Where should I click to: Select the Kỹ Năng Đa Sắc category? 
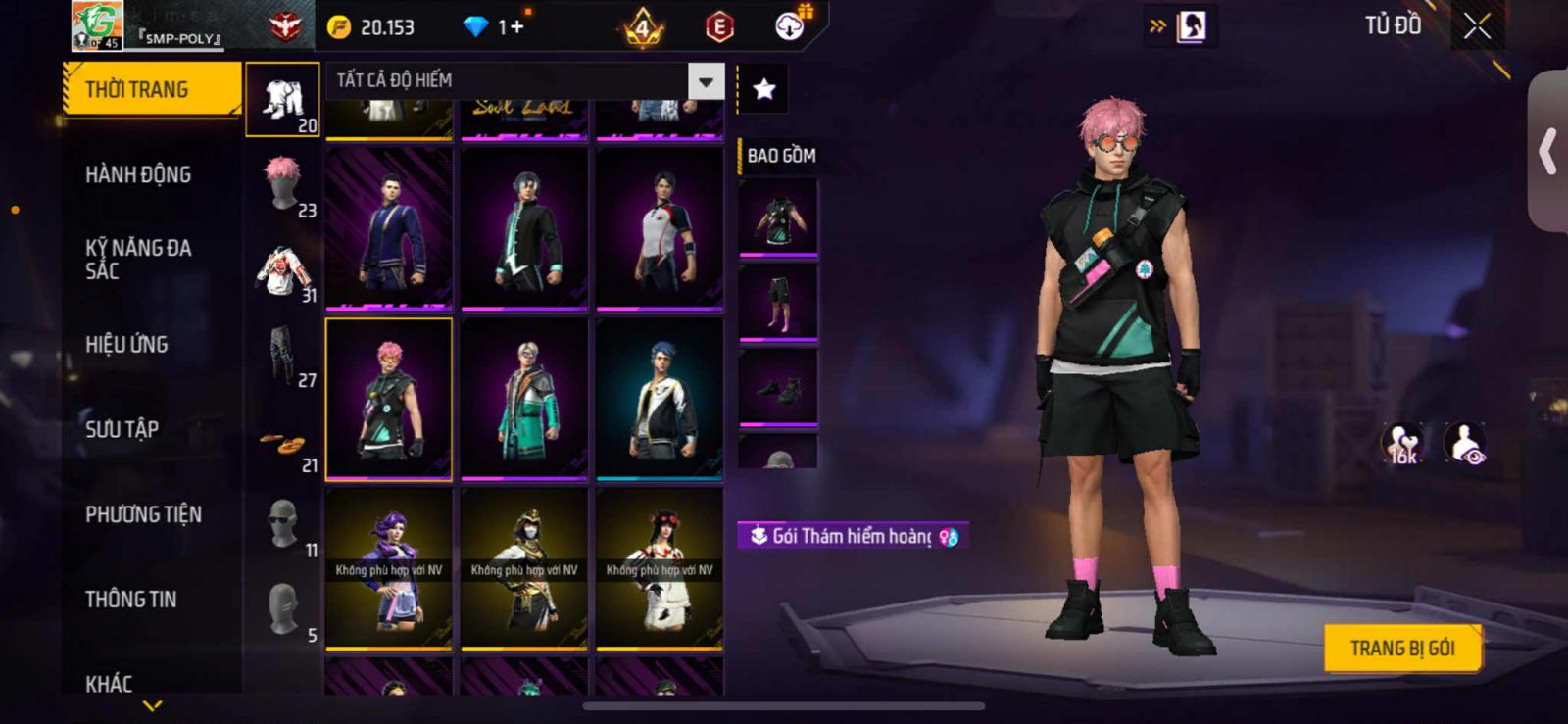(x=138, y=260)
